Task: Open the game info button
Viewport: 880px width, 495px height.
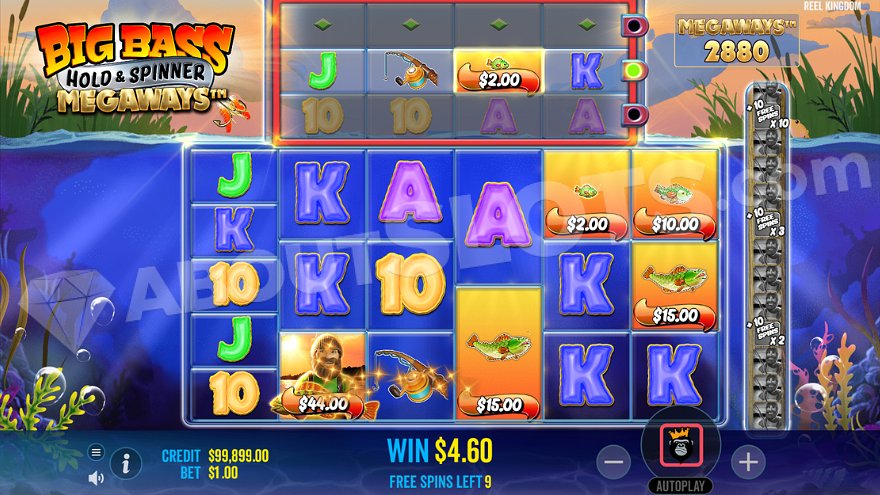Action: coord(125,463)
